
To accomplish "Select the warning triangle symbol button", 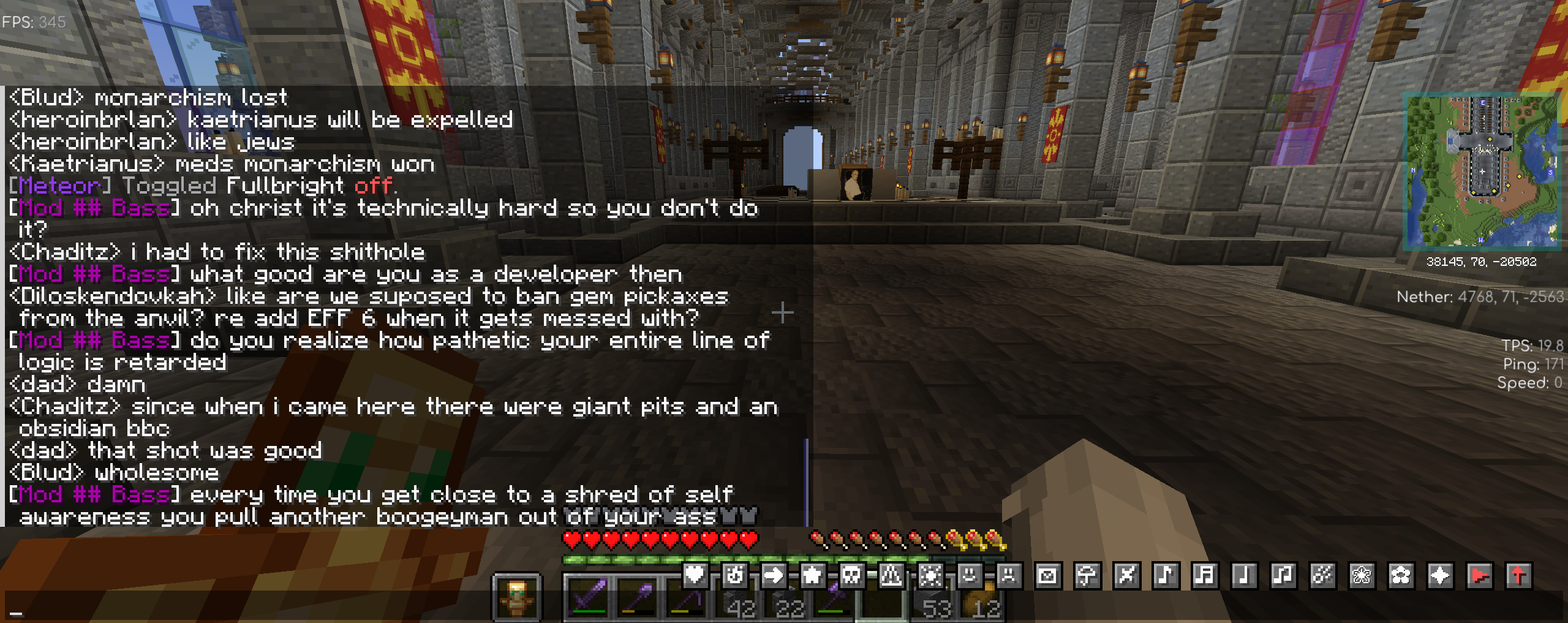I will [891, 575].
